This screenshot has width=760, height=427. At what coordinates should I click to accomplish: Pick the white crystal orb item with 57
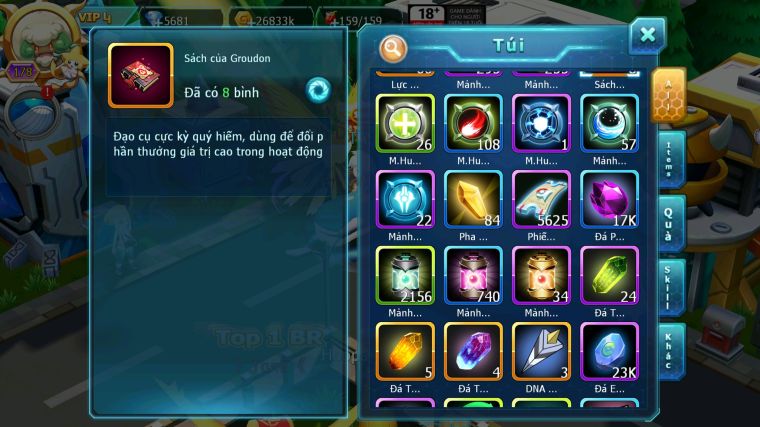(609, 124)
